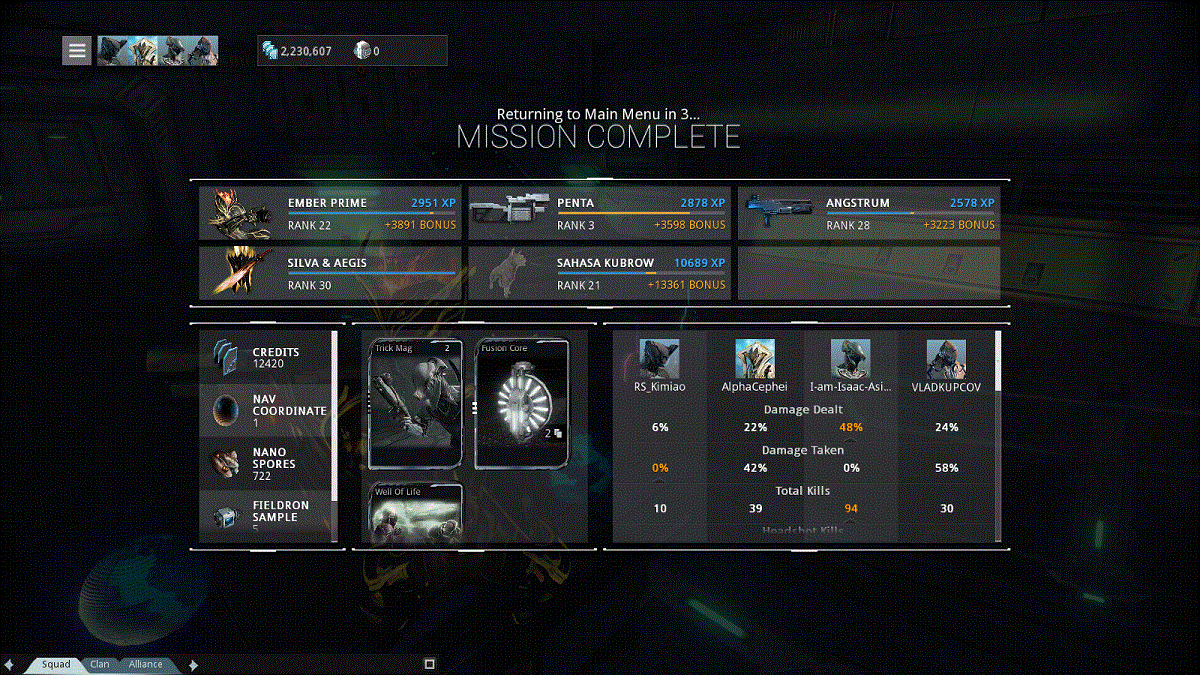The width and height of the screenshot is (1200, 675).
Task: Select RS_Kimiao's player avatar
Action: click(659, 359)
